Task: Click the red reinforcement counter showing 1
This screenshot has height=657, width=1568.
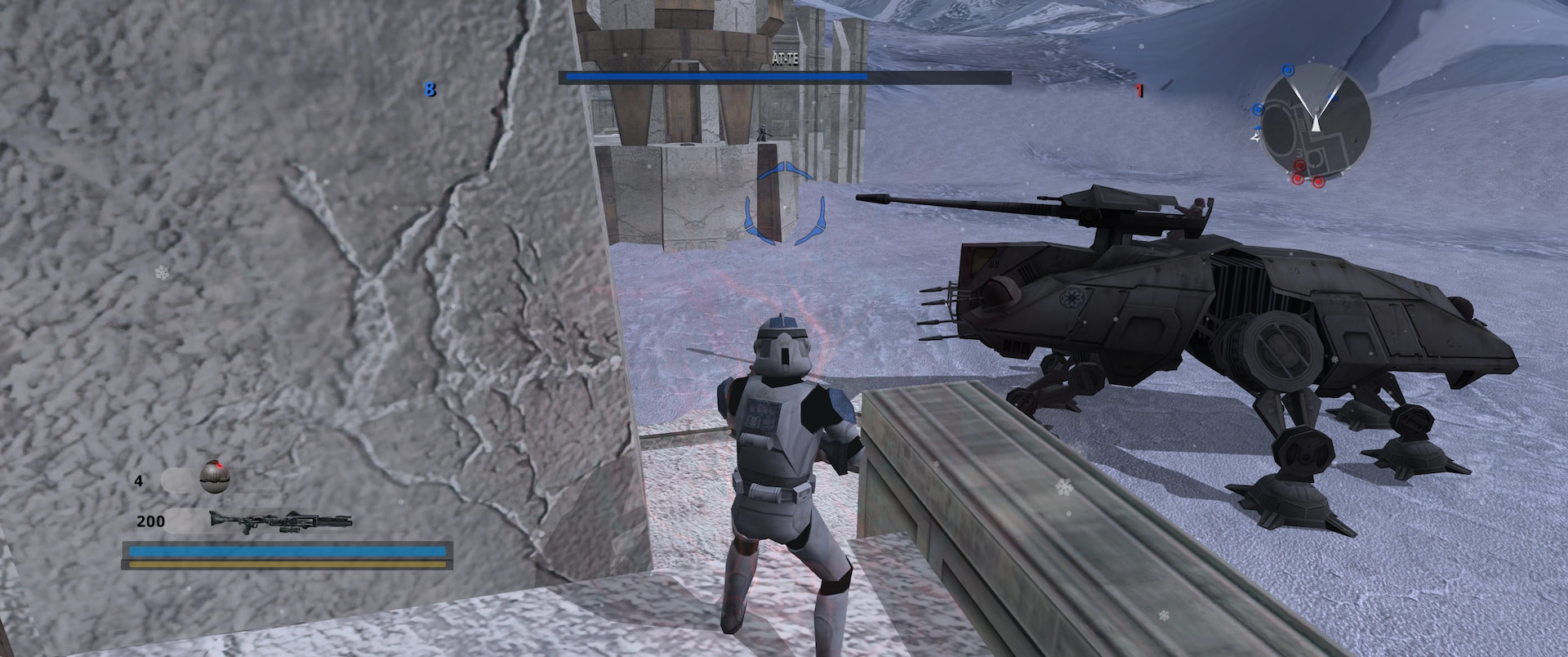Action: 1138,91
